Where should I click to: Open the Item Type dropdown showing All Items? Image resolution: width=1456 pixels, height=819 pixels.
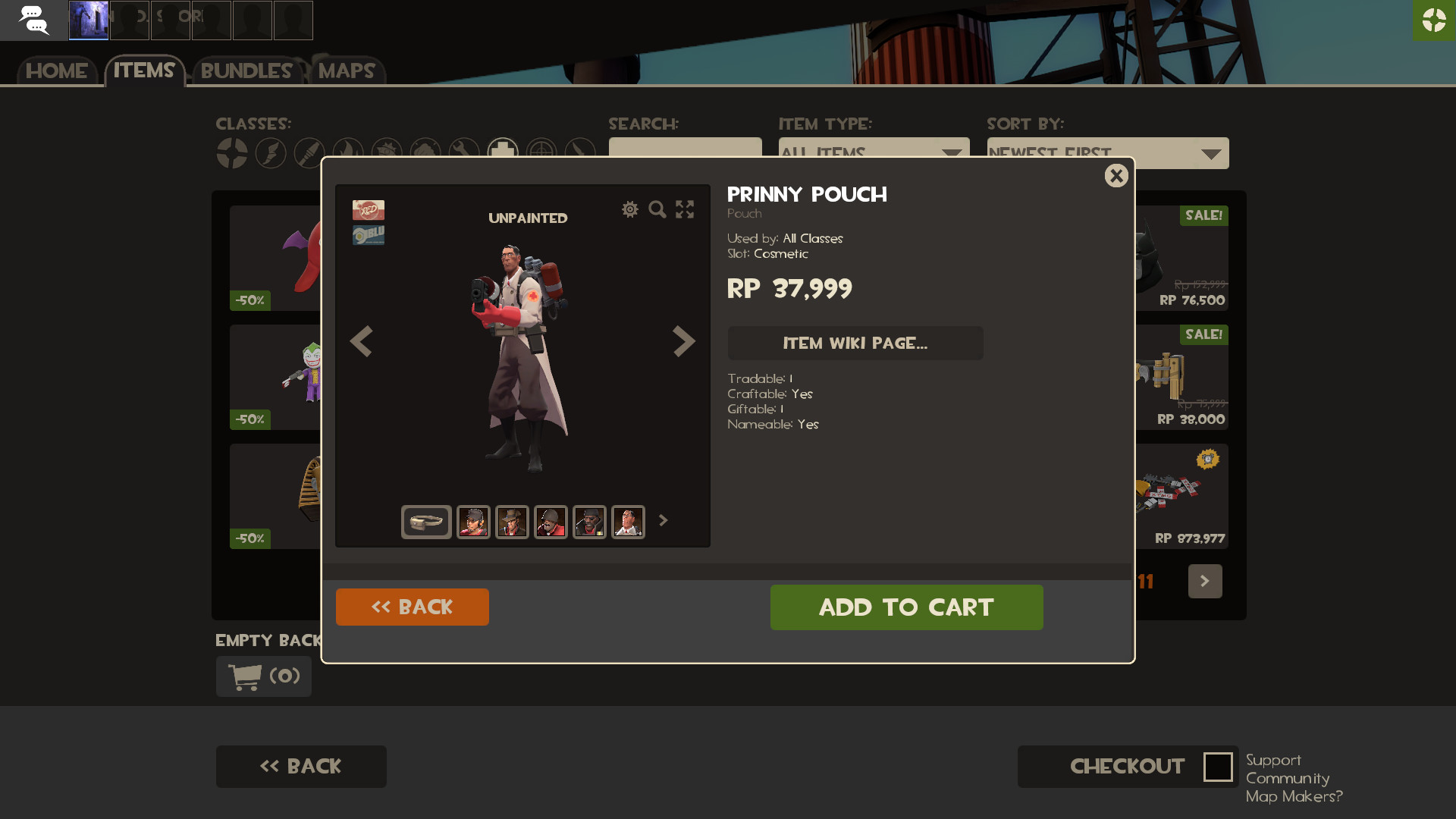click(874, 152)
